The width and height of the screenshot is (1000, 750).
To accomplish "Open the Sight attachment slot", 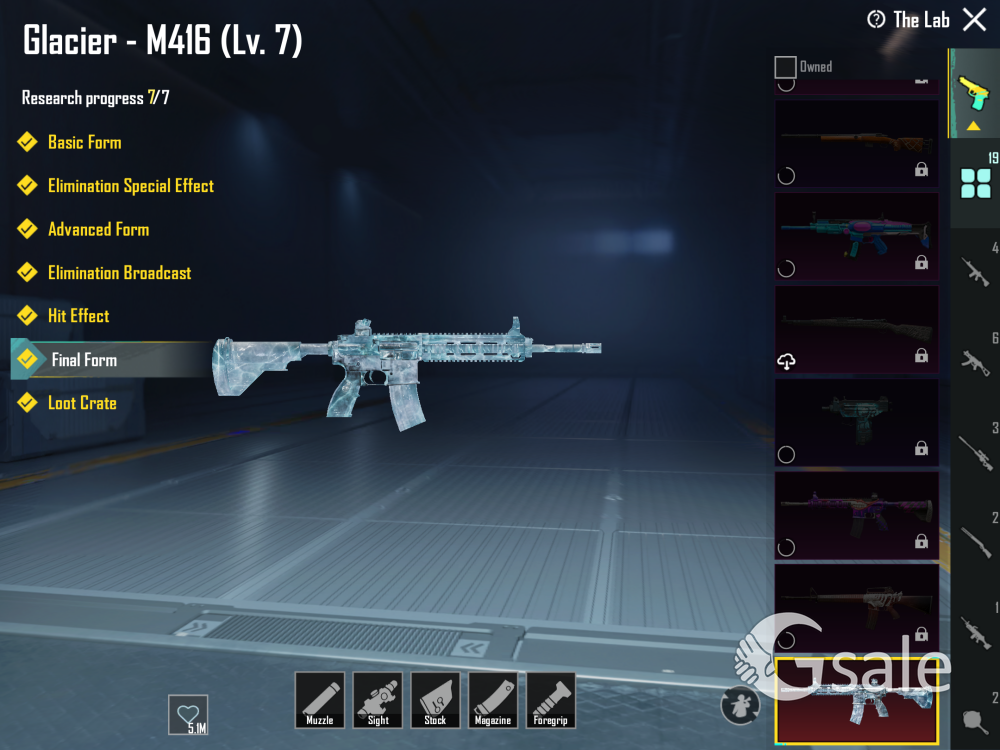I will (x=378, y=699).
